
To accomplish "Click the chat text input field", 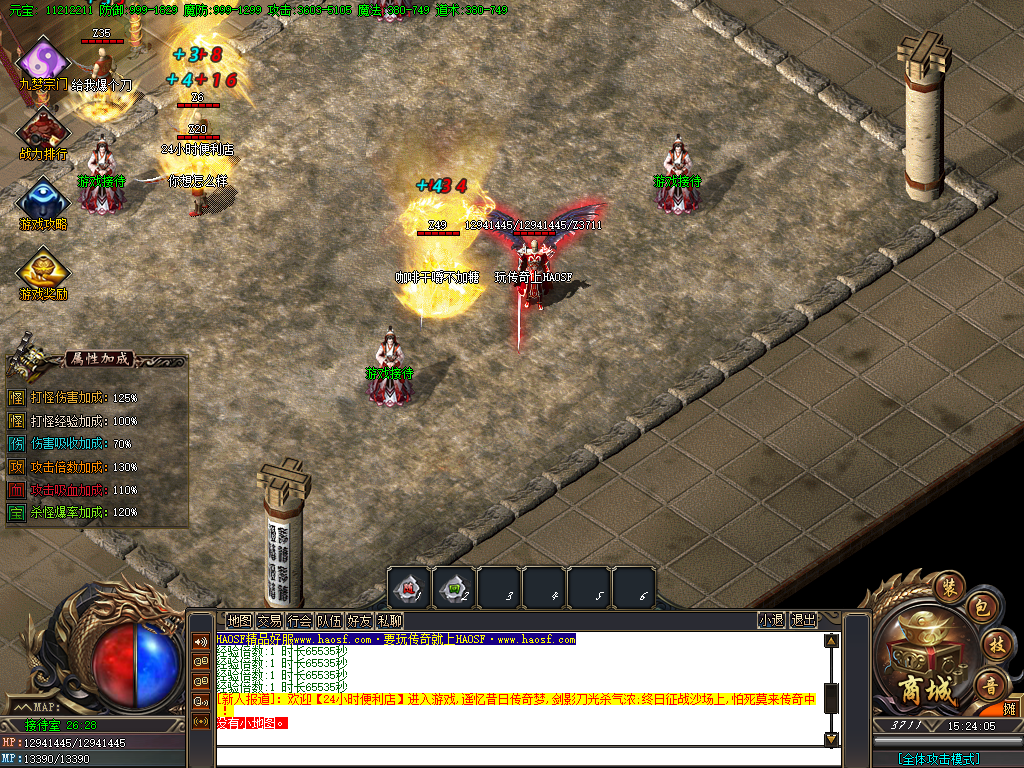I will tap(520, 757).
